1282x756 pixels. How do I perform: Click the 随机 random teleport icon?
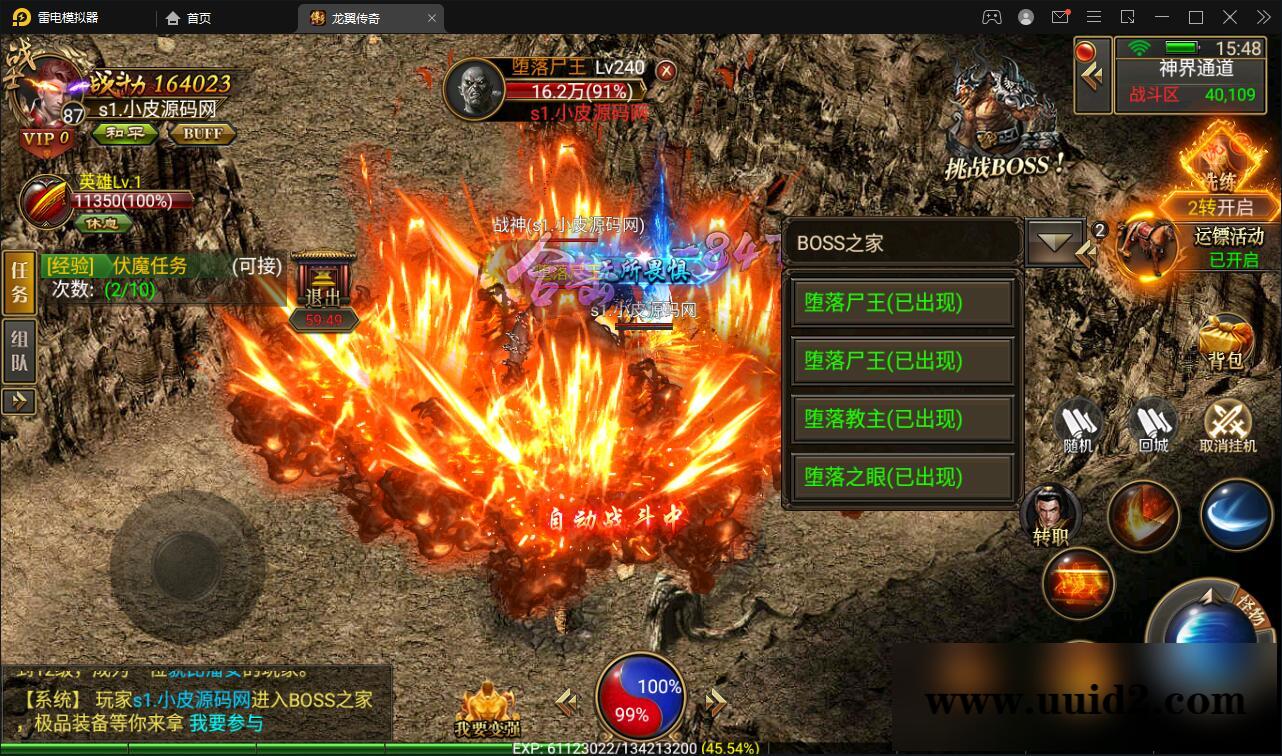click(x=1077, y=425)
